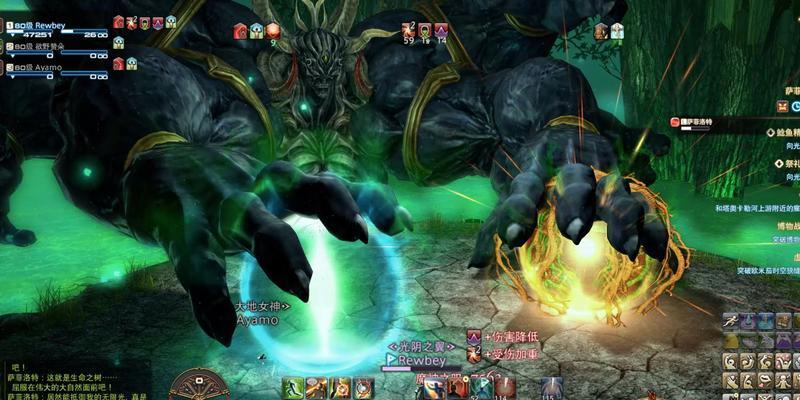
Task: Activate the green sprint icon on the bottom hotbar
Action: [x=293, y=388]
